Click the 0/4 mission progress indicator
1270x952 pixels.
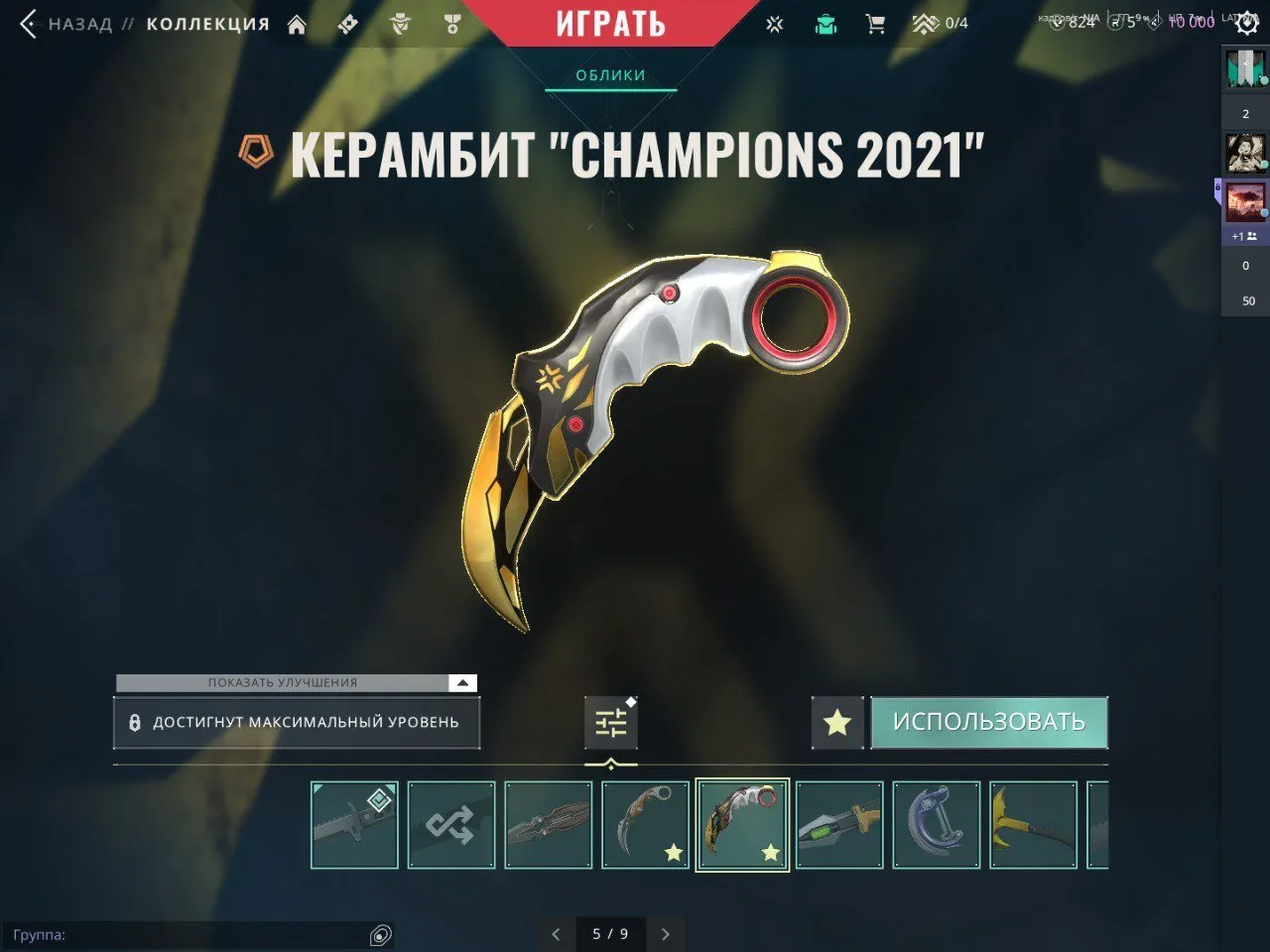coord(938,23)
